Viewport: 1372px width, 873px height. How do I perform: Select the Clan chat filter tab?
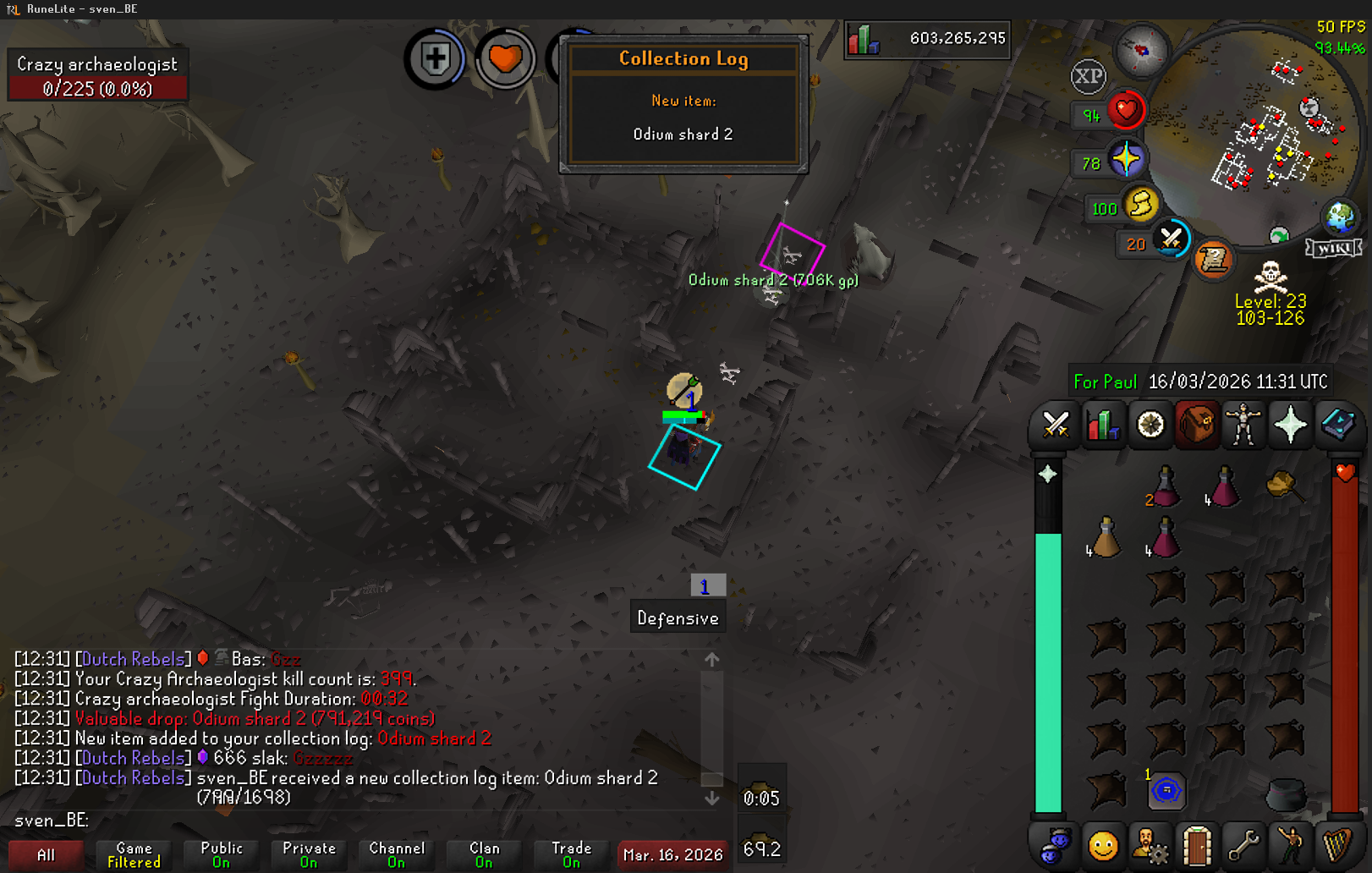pyautogui.click(x=484, y=854)
